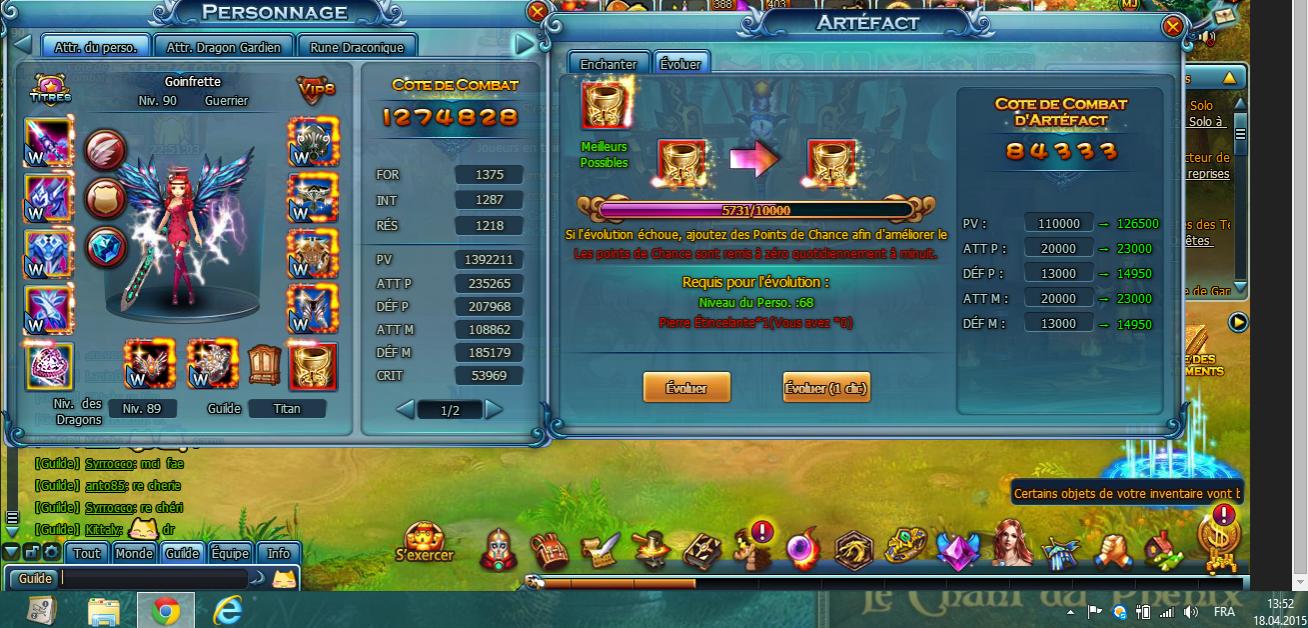
Task: Go to next stats page arrow
Action: click(x=494, y=409)
